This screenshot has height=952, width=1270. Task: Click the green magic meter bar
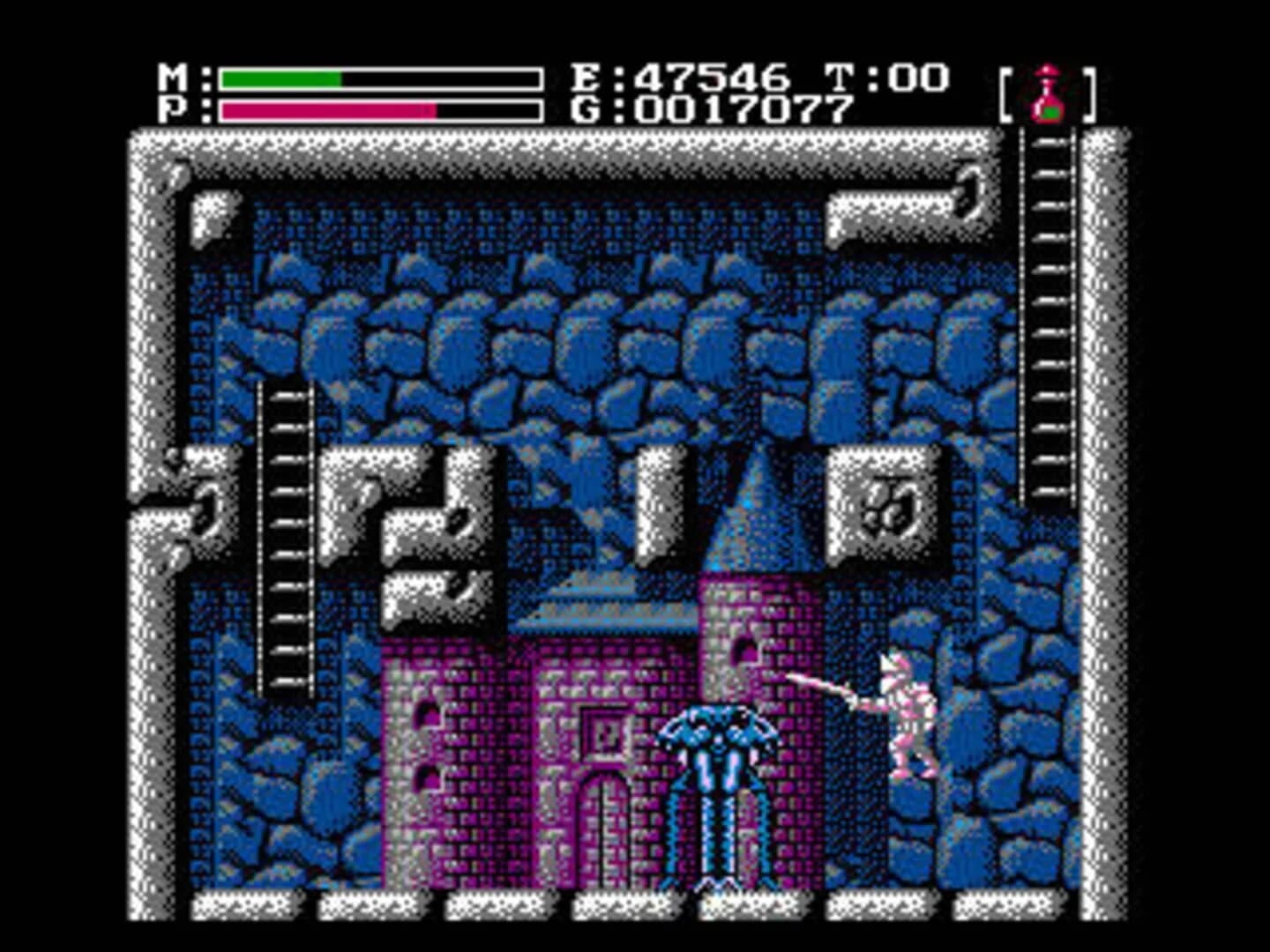coord(282,78)
